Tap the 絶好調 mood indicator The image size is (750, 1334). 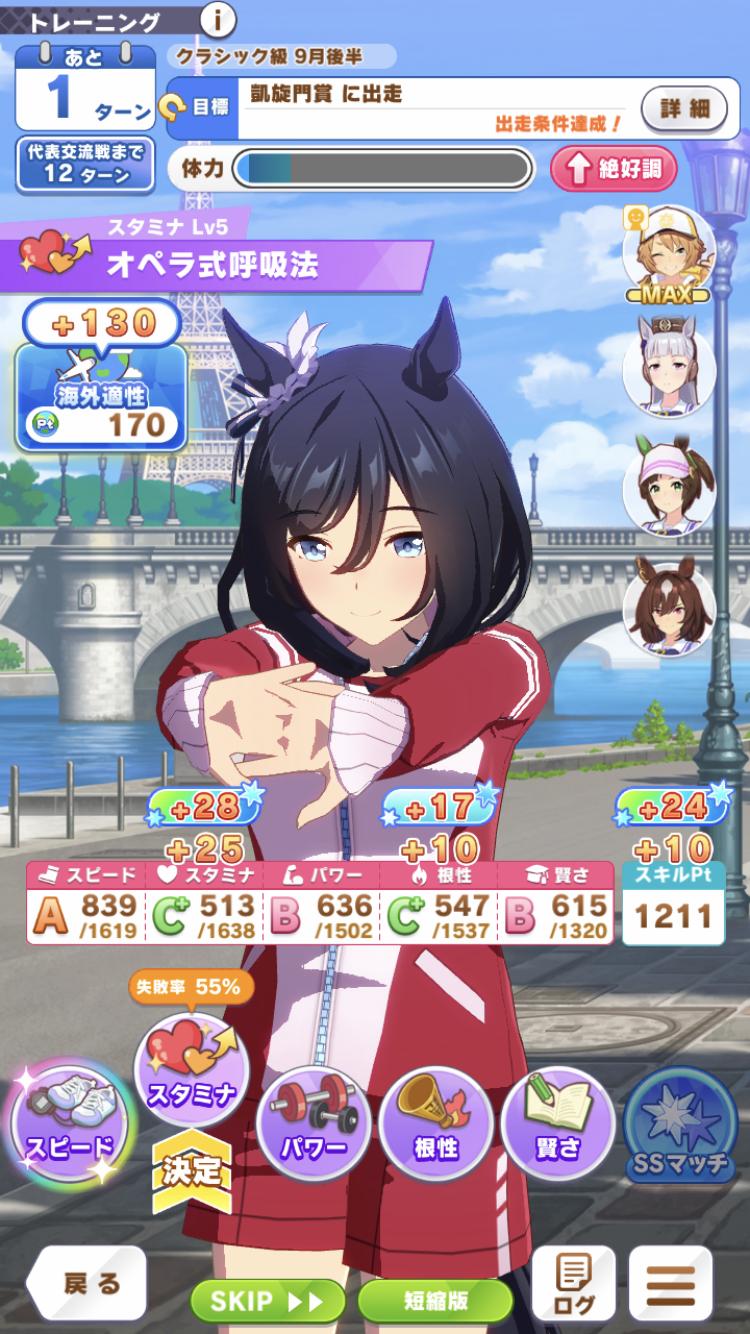(x=612, y=168)
